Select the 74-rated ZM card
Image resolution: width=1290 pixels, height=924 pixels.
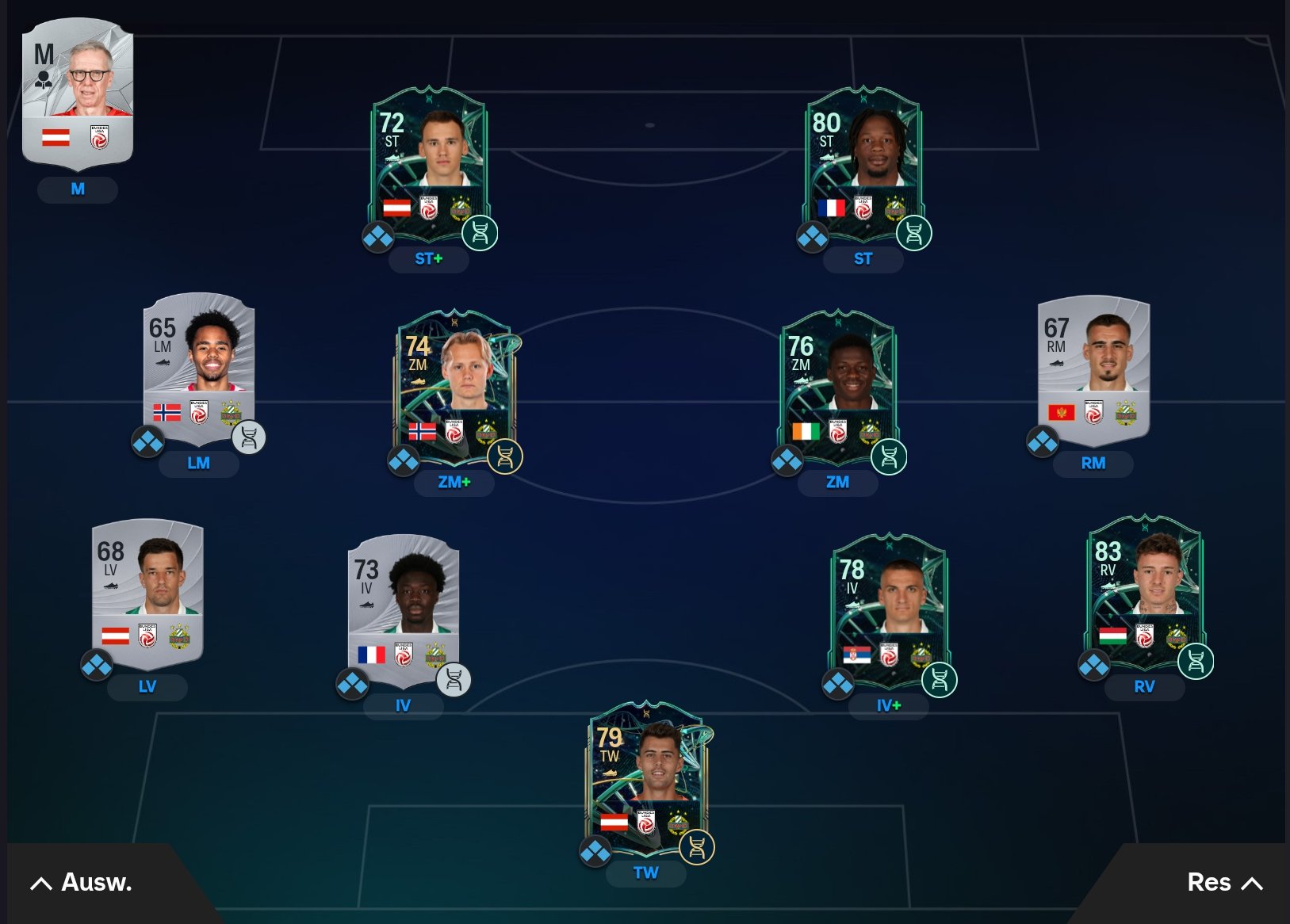pos(454,386)
